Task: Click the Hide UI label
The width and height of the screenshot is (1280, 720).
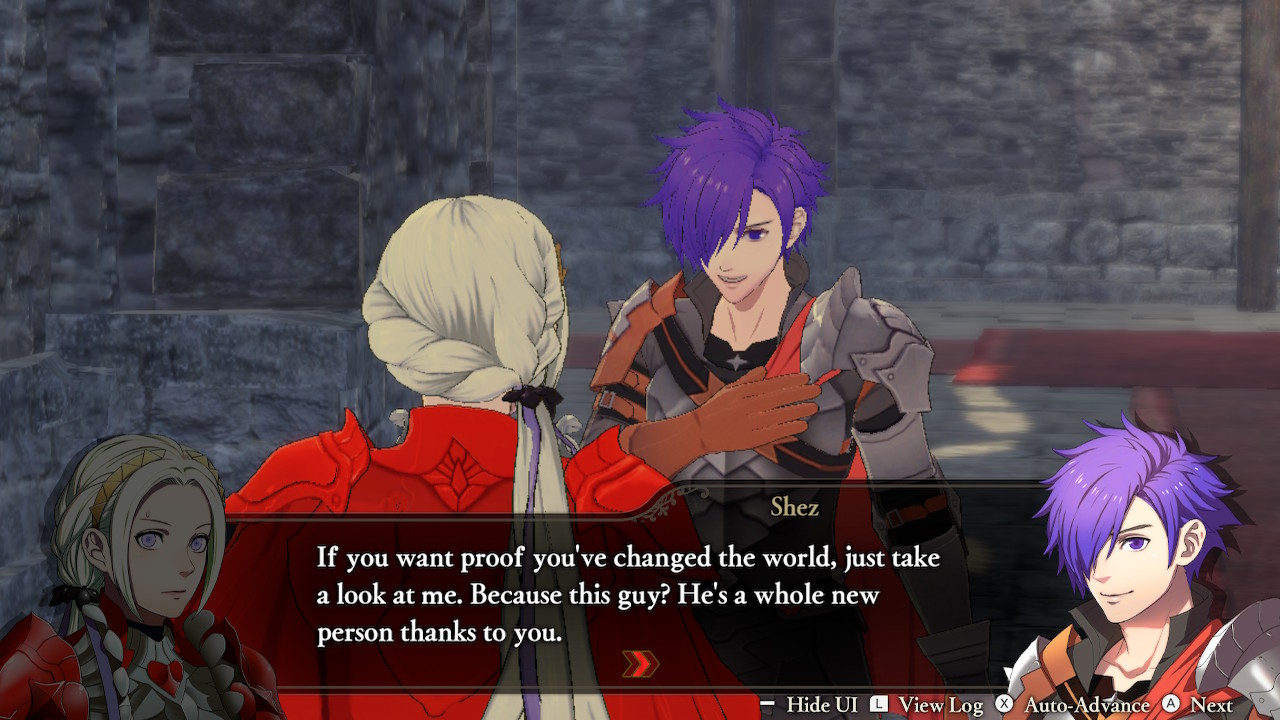Action: [824, 703]
